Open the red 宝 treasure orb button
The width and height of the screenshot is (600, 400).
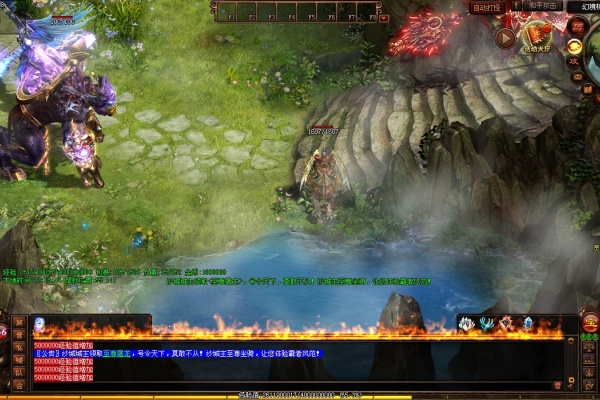click(590, 322)
